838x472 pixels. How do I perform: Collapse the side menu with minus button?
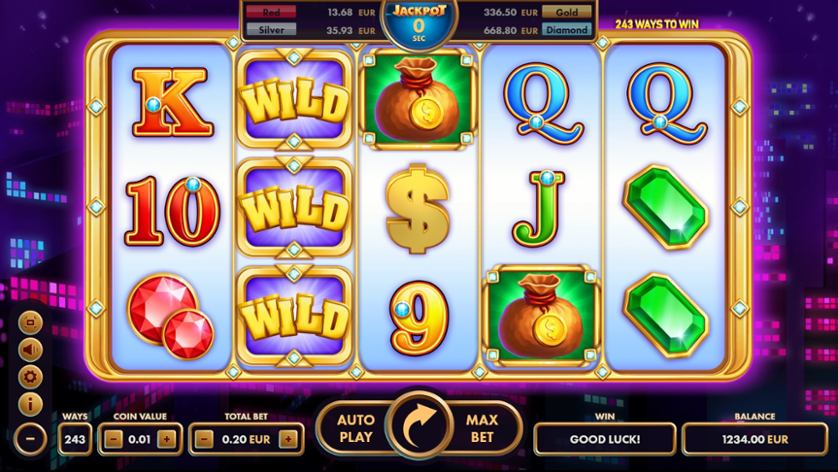click(30, 438)
